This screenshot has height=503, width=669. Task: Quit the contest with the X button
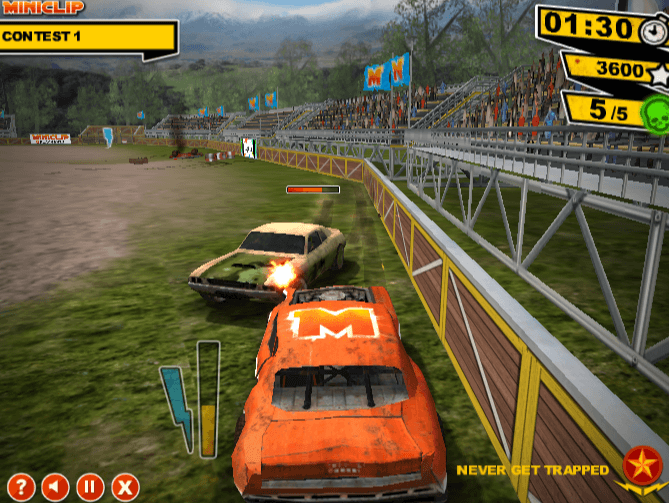click(x=124, y=487)
